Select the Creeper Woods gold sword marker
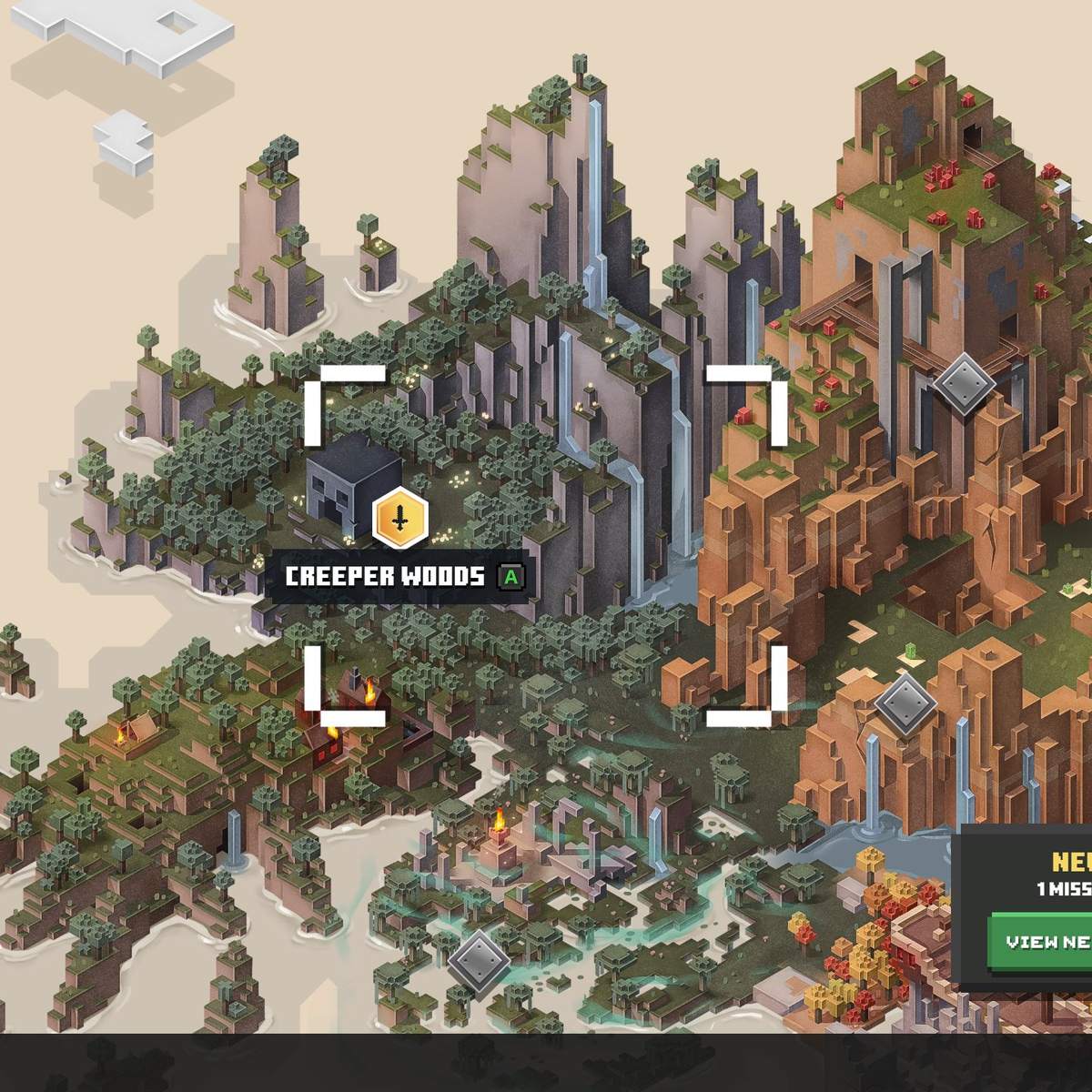The width and height of the screenshot is (1092, 1092). [399, 518]
